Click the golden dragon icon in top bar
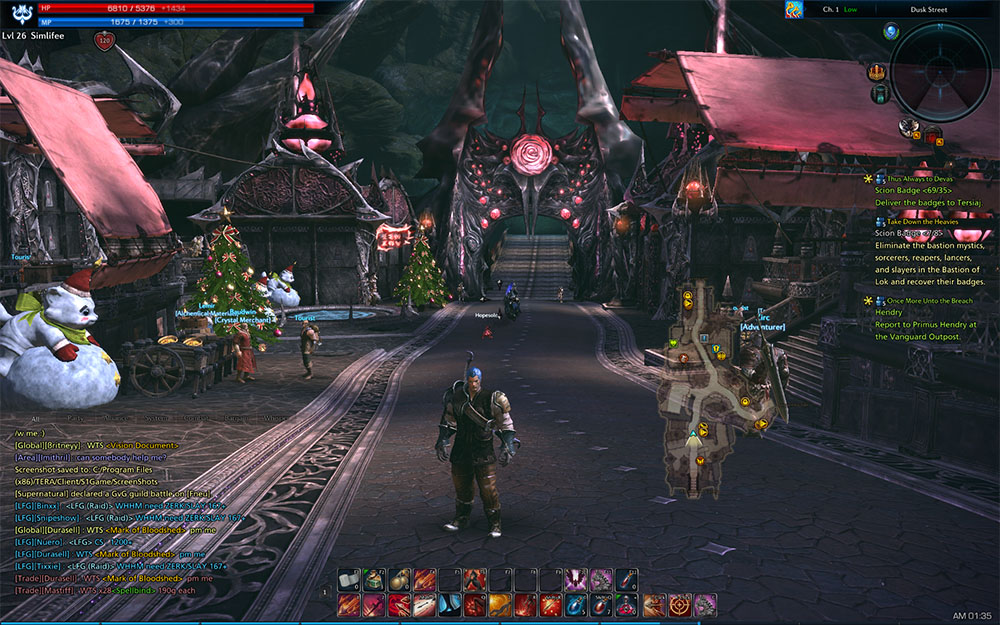 pos(793,10)
